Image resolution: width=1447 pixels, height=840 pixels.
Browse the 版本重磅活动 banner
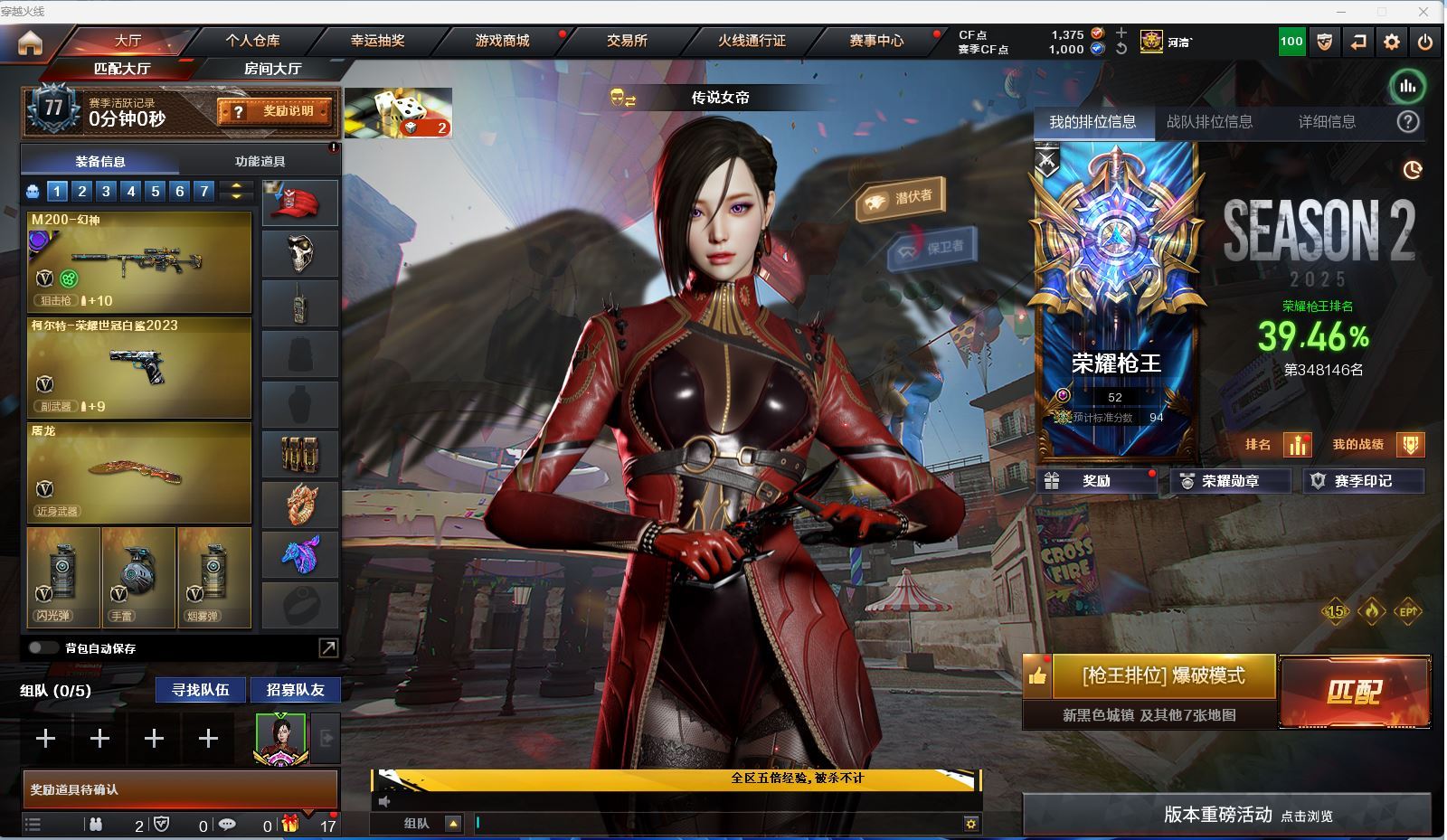[x=1226, y=815]
